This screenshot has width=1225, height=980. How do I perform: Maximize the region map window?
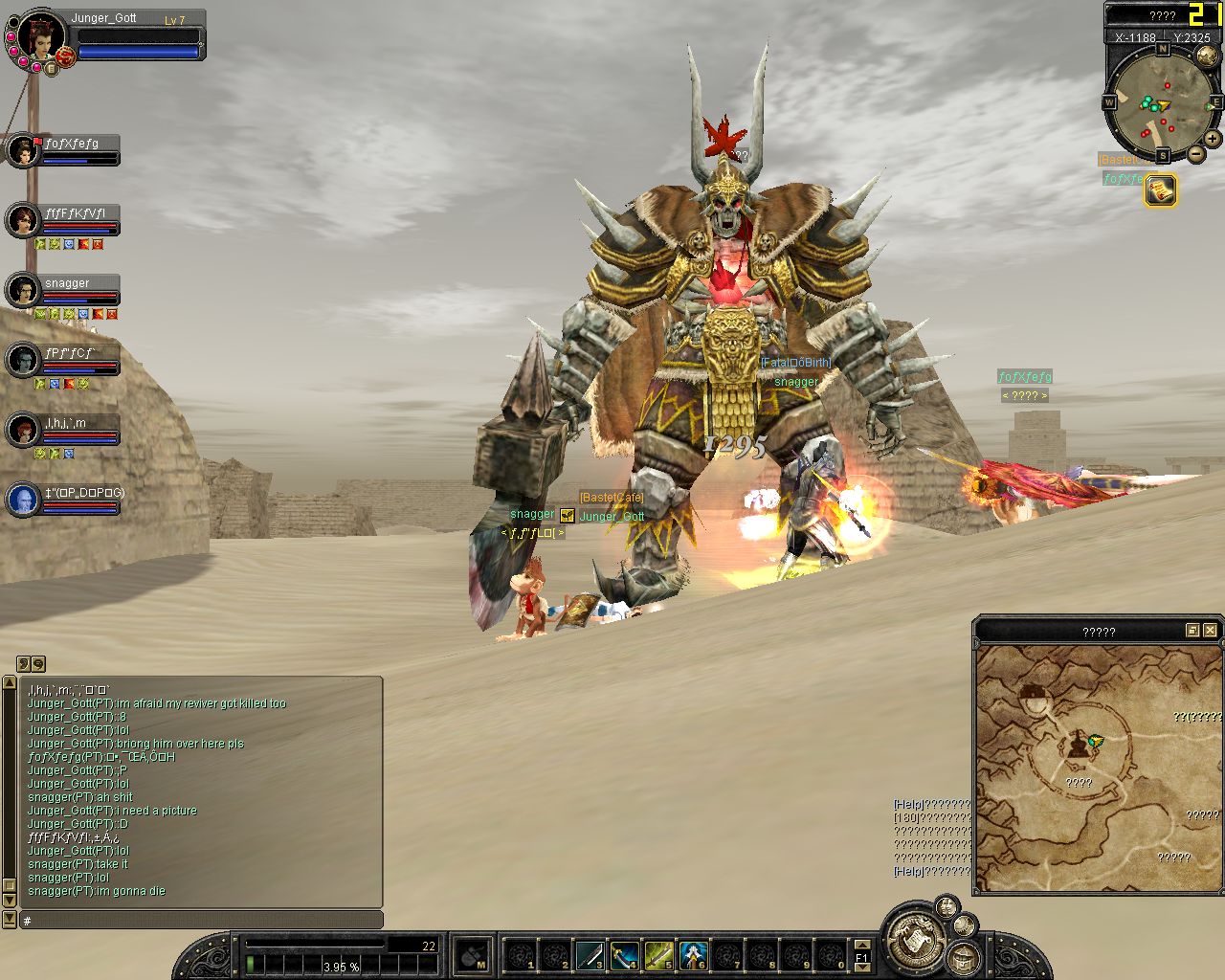1192,630
